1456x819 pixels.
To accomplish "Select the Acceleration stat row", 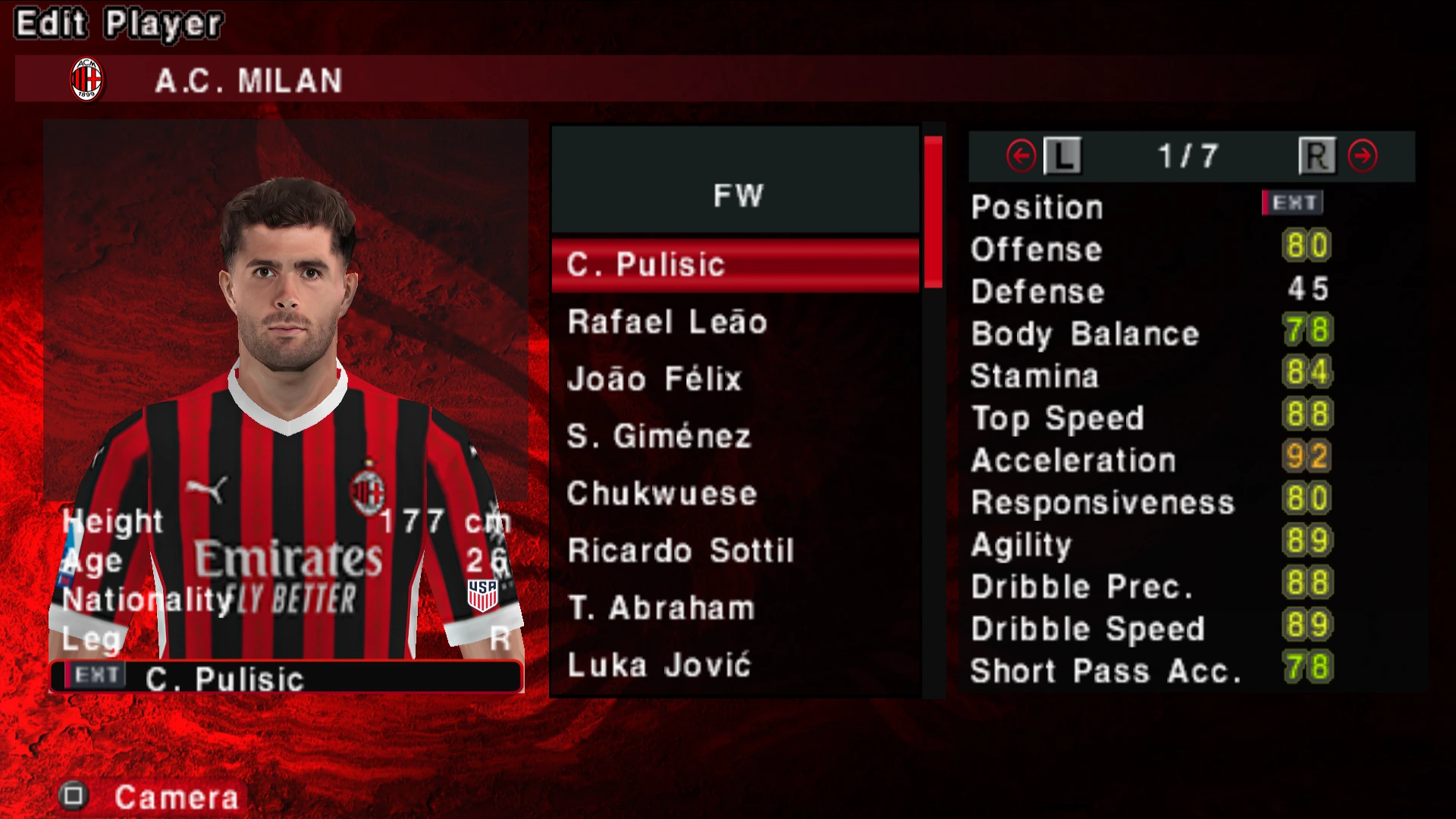I will click(x=1149, y=460).
